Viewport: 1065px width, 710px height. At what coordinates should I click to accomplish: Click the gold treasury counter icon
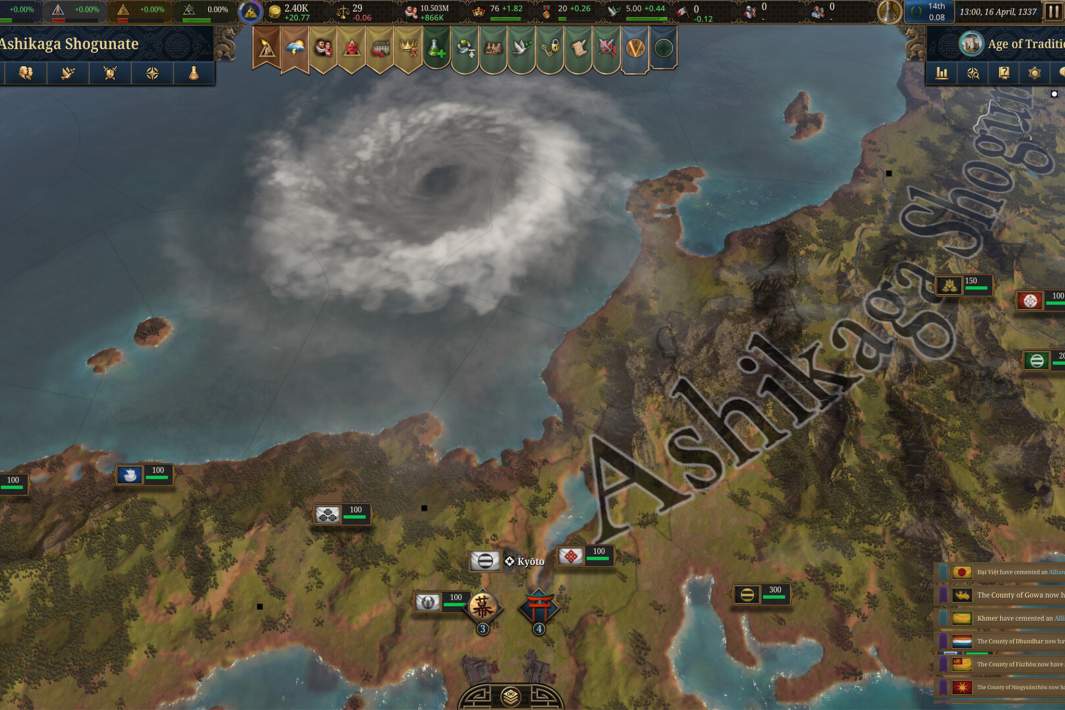coord(273,12)
